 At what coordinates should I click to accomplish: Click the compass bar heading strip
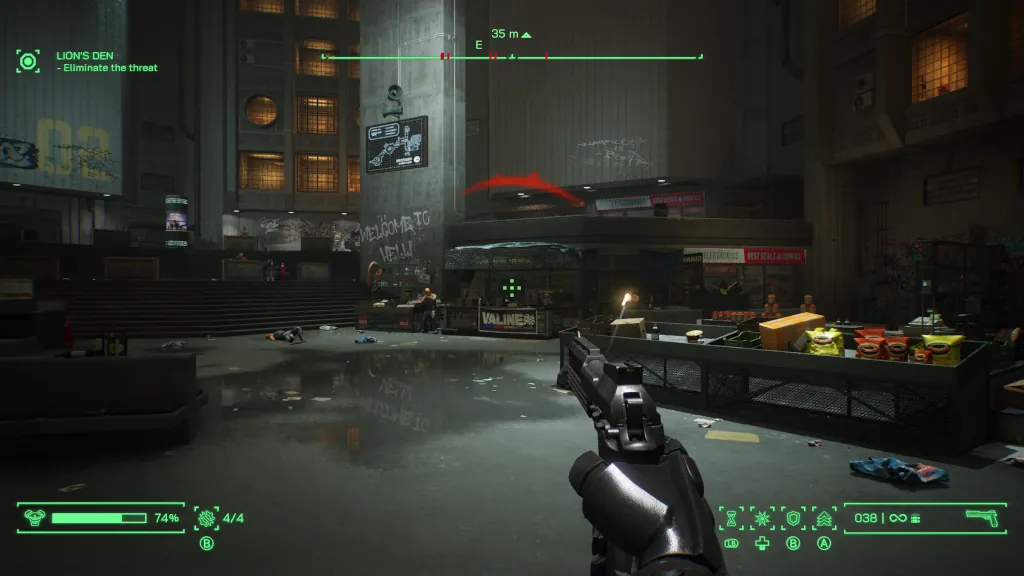pos(511,57)
